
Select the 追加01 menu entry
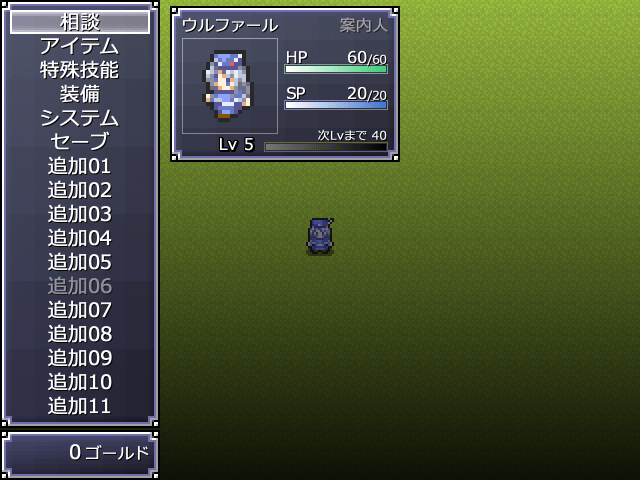80,166
